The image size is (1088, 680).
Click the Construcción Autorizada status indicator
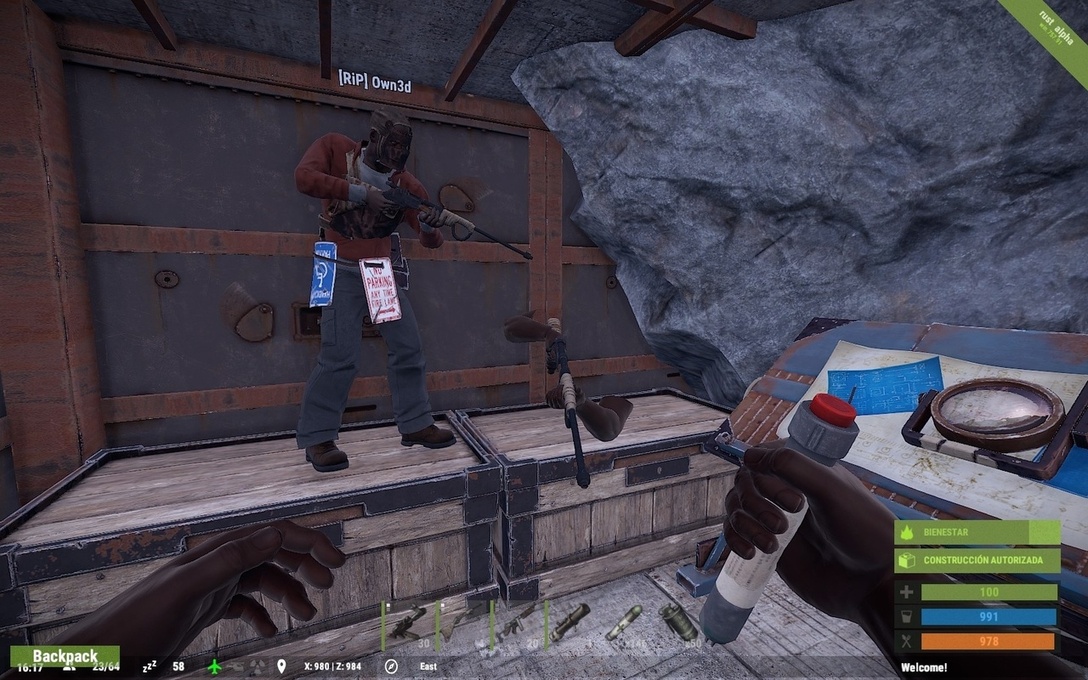coord(976,561)
